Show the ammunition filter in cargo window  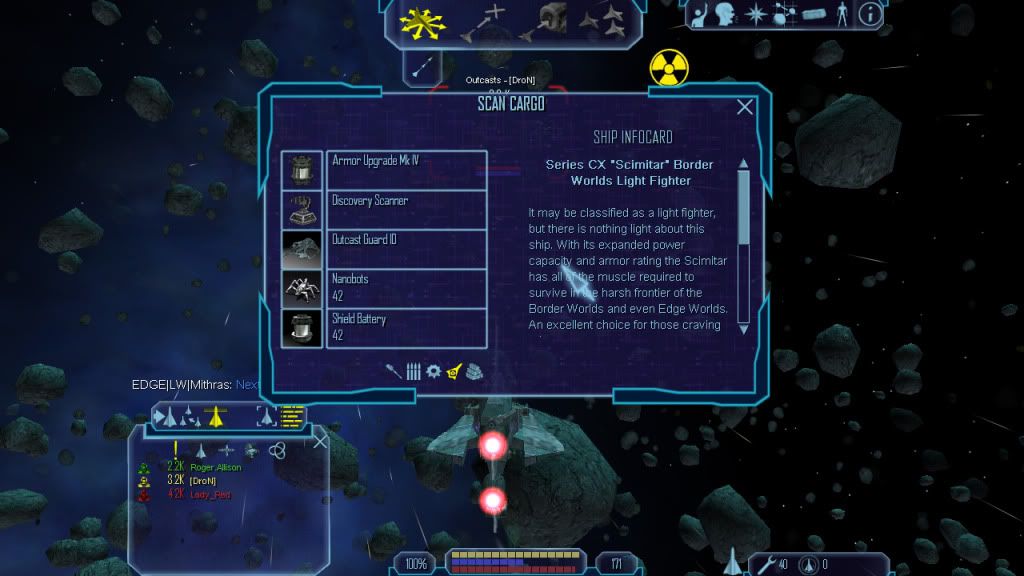tap(413, 371)
